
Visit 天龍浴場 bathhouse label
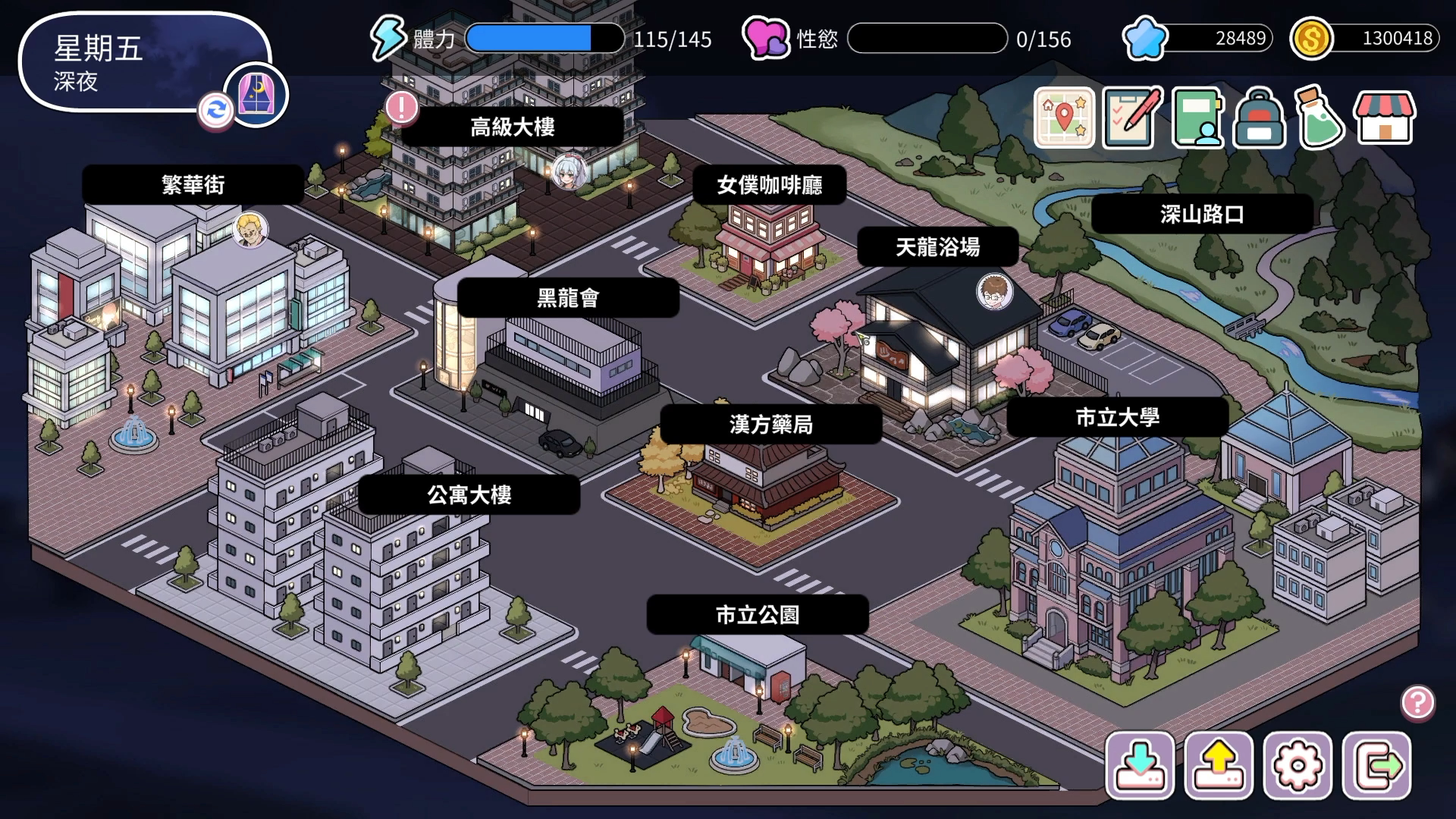click(937, 246)
